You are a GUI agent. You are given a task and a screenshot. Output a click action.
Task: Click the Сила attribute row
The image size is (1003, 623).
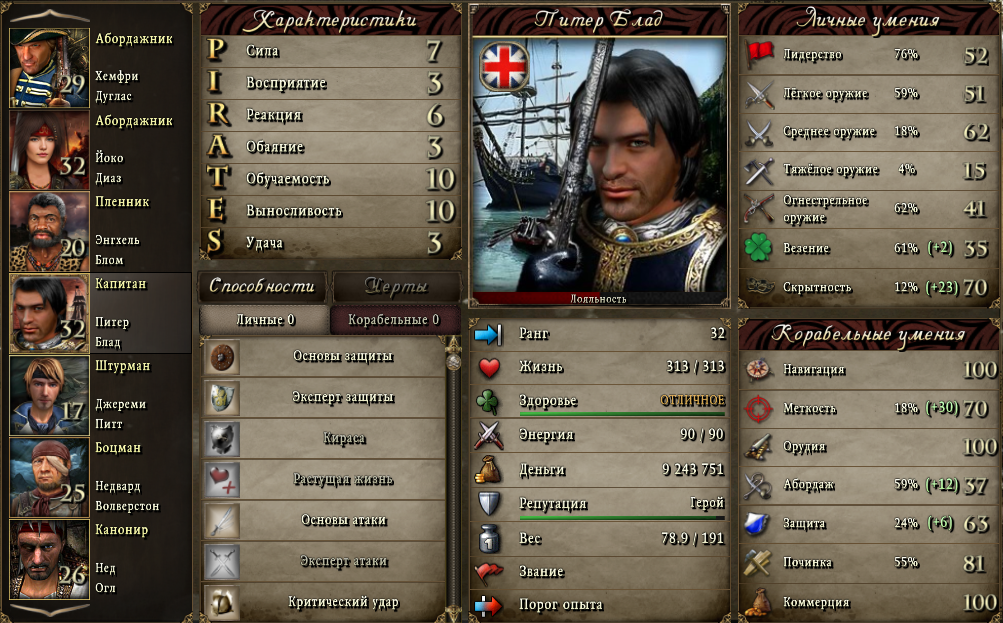(x=330, y=51)
